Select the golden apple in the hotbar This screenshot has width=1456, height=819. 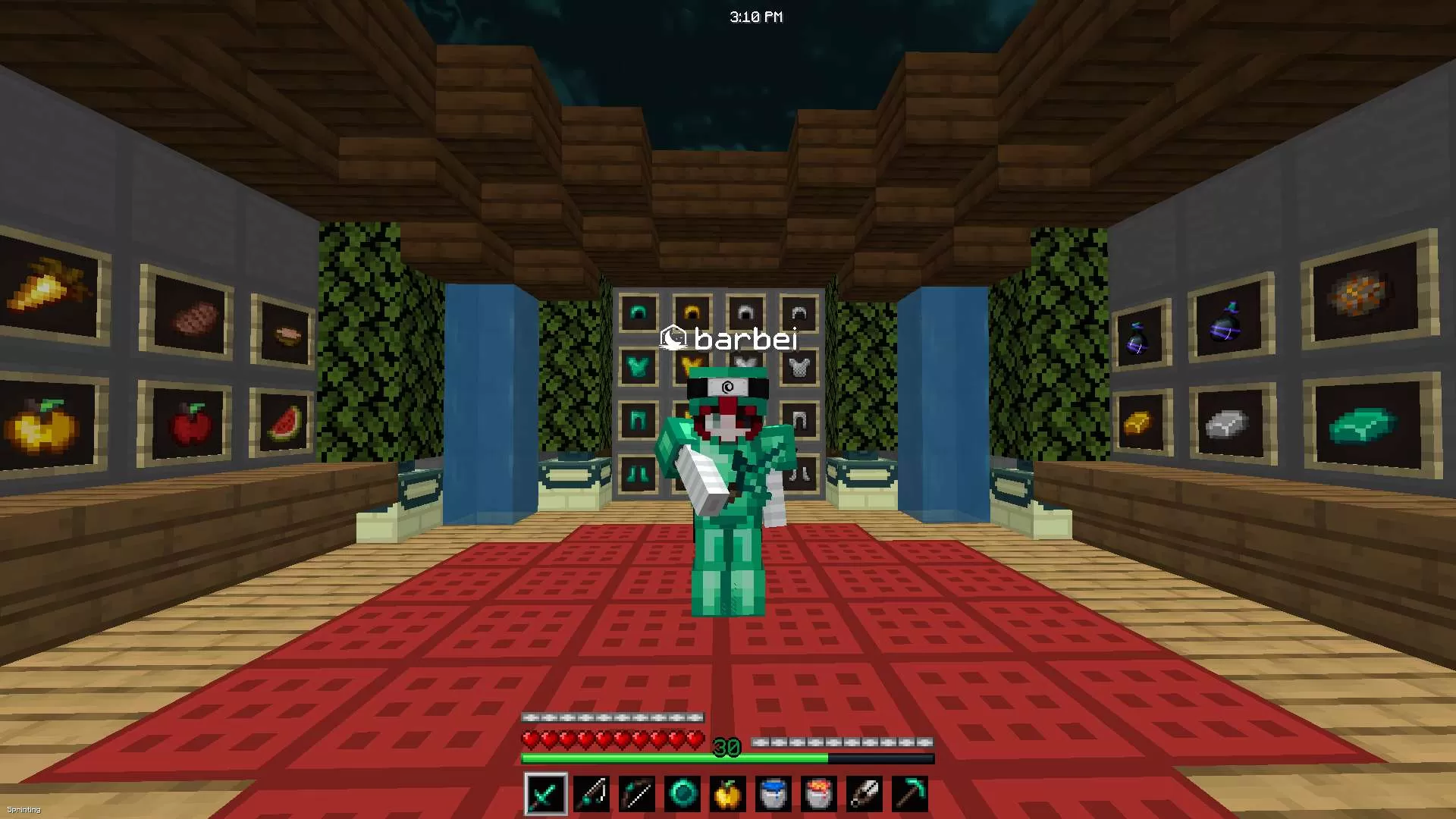(726, 792)
